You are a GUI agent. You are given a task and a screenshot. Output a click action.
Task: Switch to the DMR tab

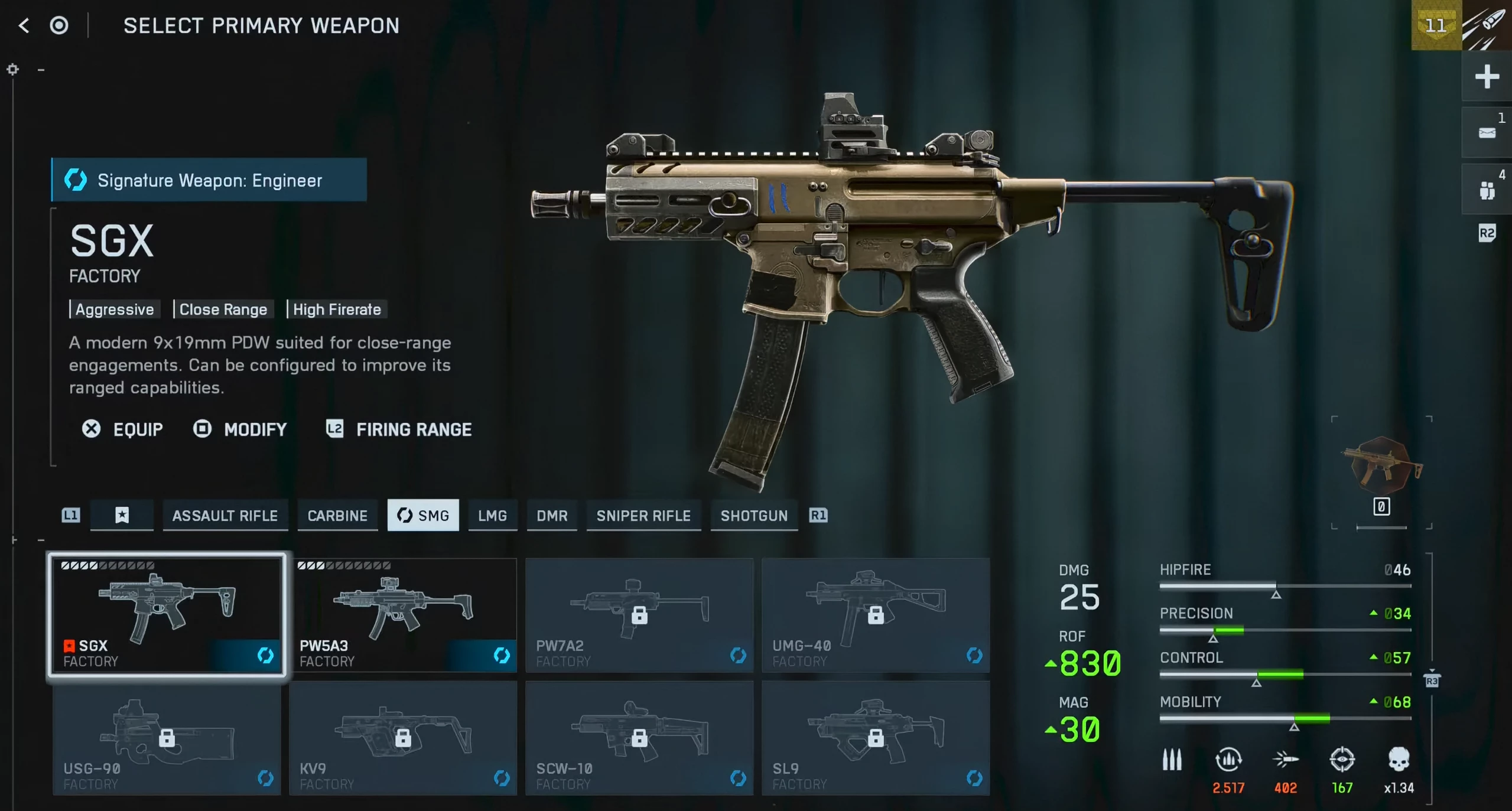coord(552,516)
